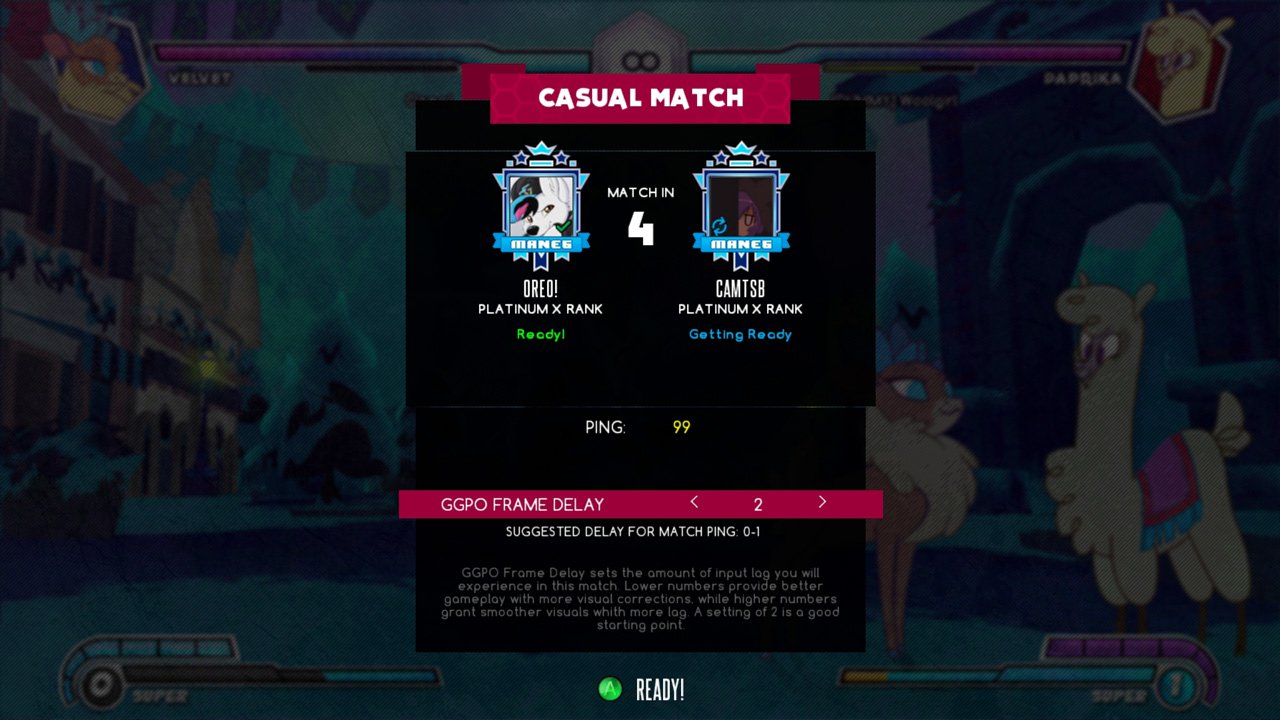Click CAMTSB's player avatar badge
Screen dimensions: 1280x720
click(741, 207)
